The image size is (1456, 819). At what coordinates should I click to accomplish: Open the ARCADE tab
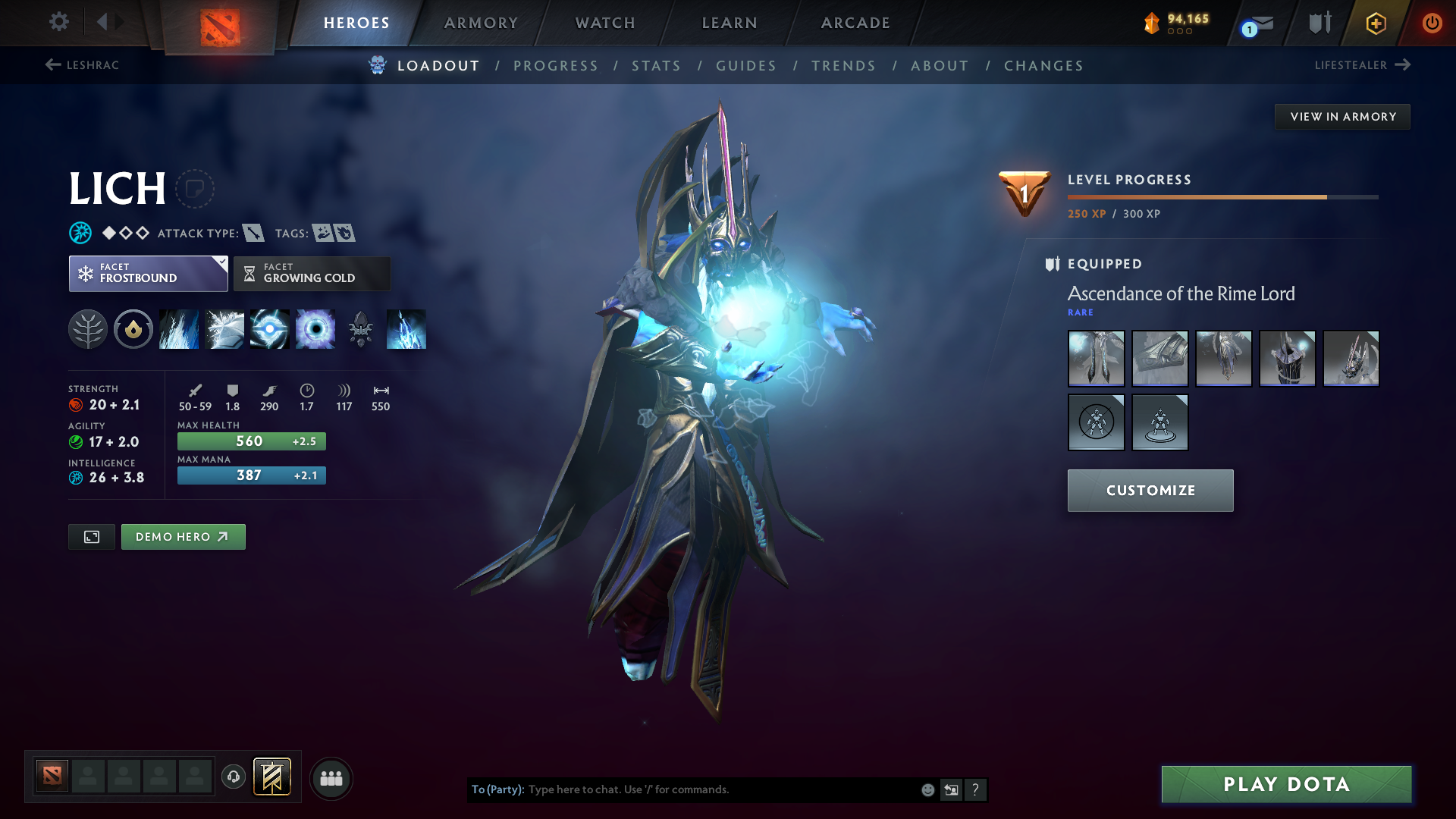[x=854, y=23]
